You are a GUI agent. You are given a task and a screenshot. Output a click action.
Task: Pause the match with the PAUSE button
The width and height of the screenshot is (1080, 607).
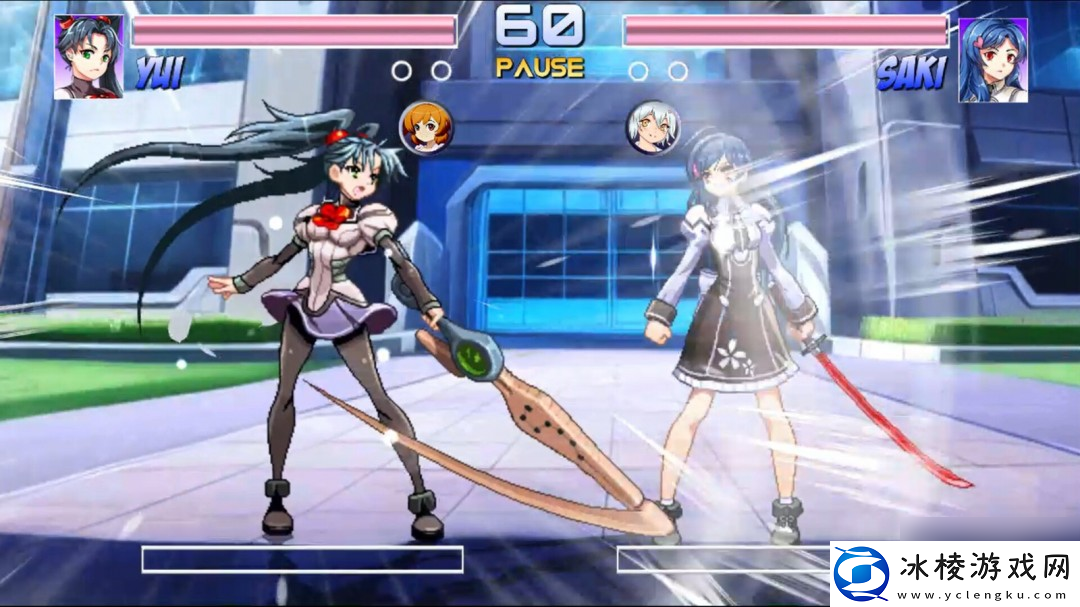point(539,68)
